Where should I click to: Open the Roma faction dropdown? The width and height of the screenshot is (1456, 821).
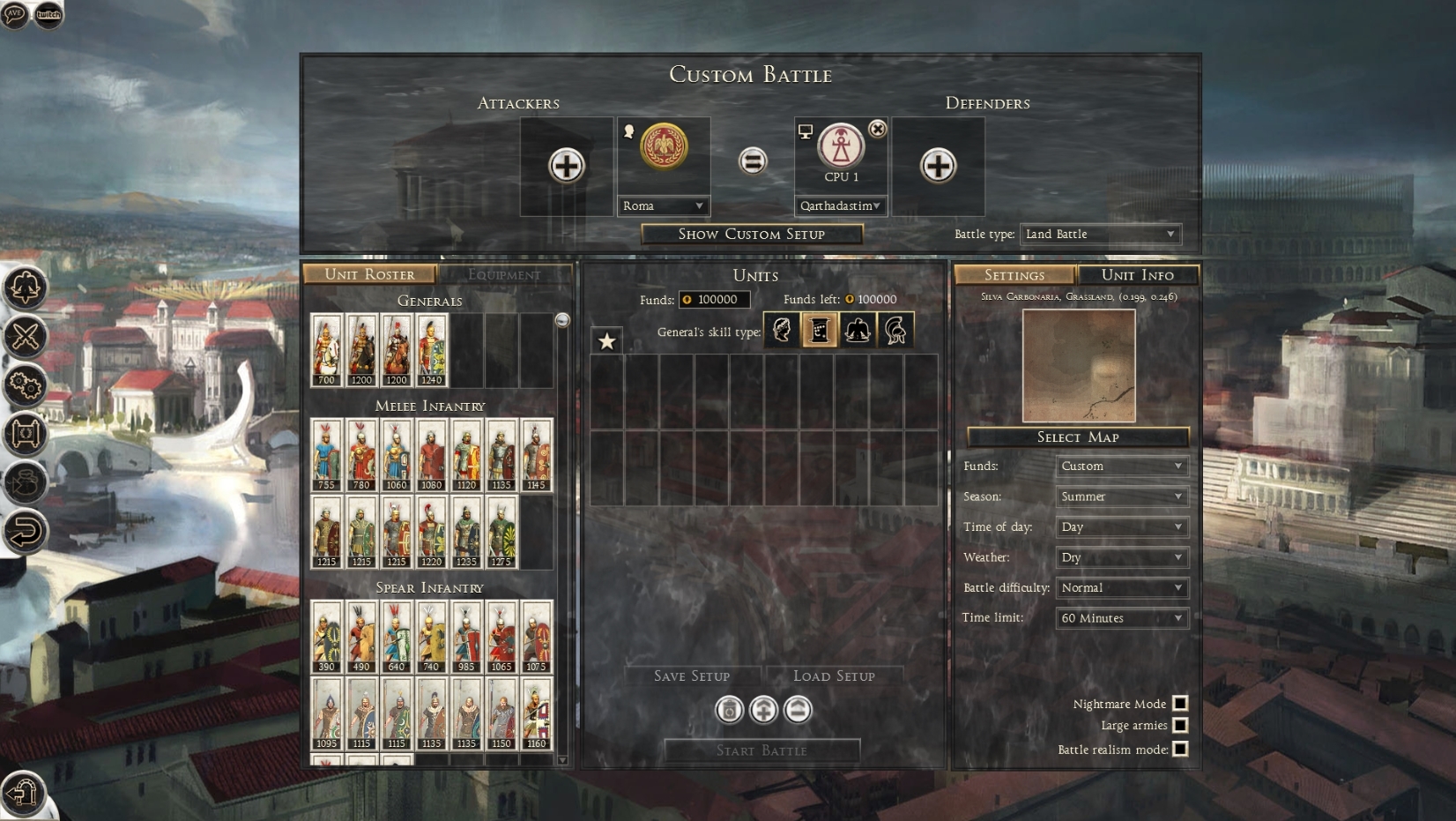point(663,205)
